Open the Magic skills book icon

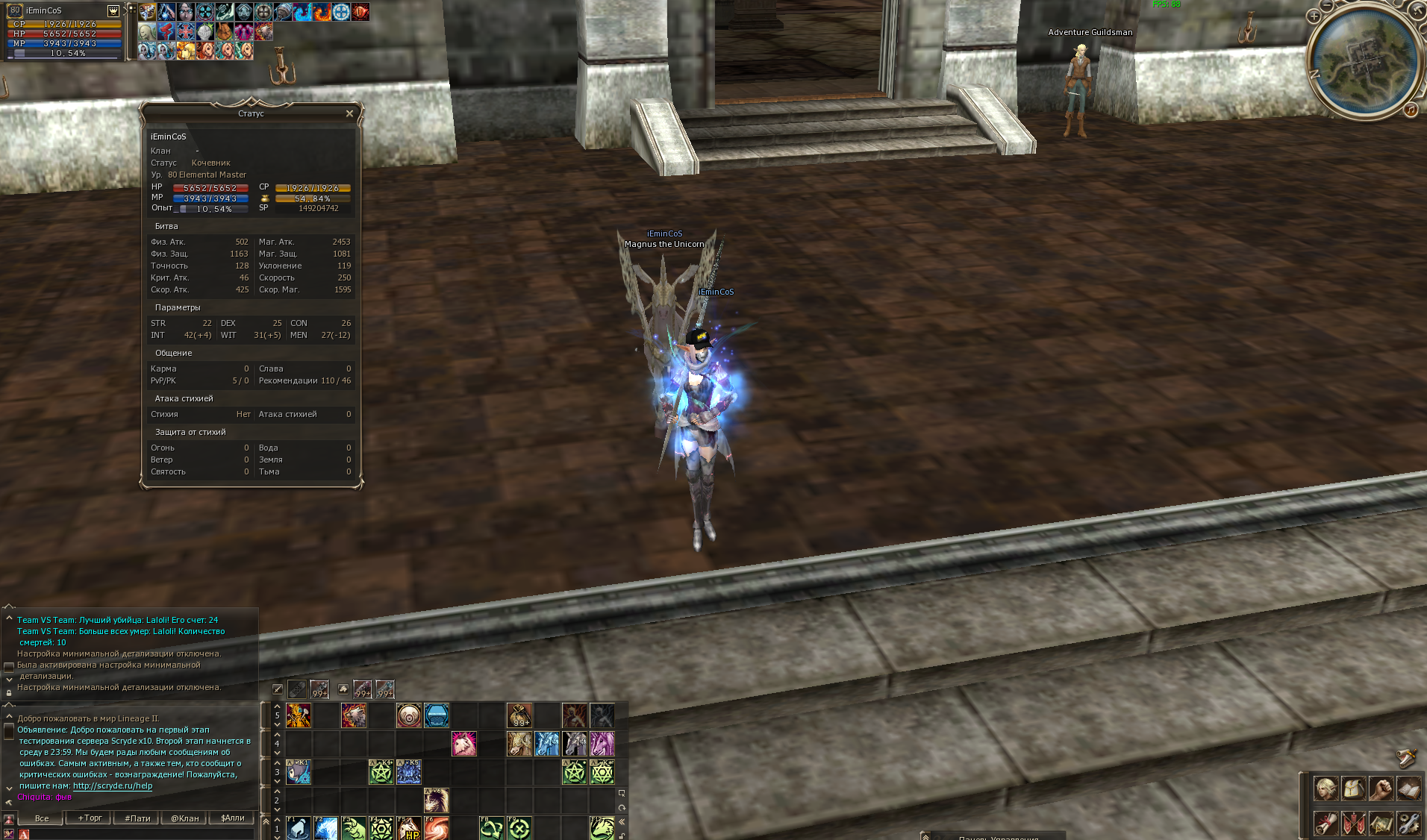pyautogui.click(x=1408, y=789)
